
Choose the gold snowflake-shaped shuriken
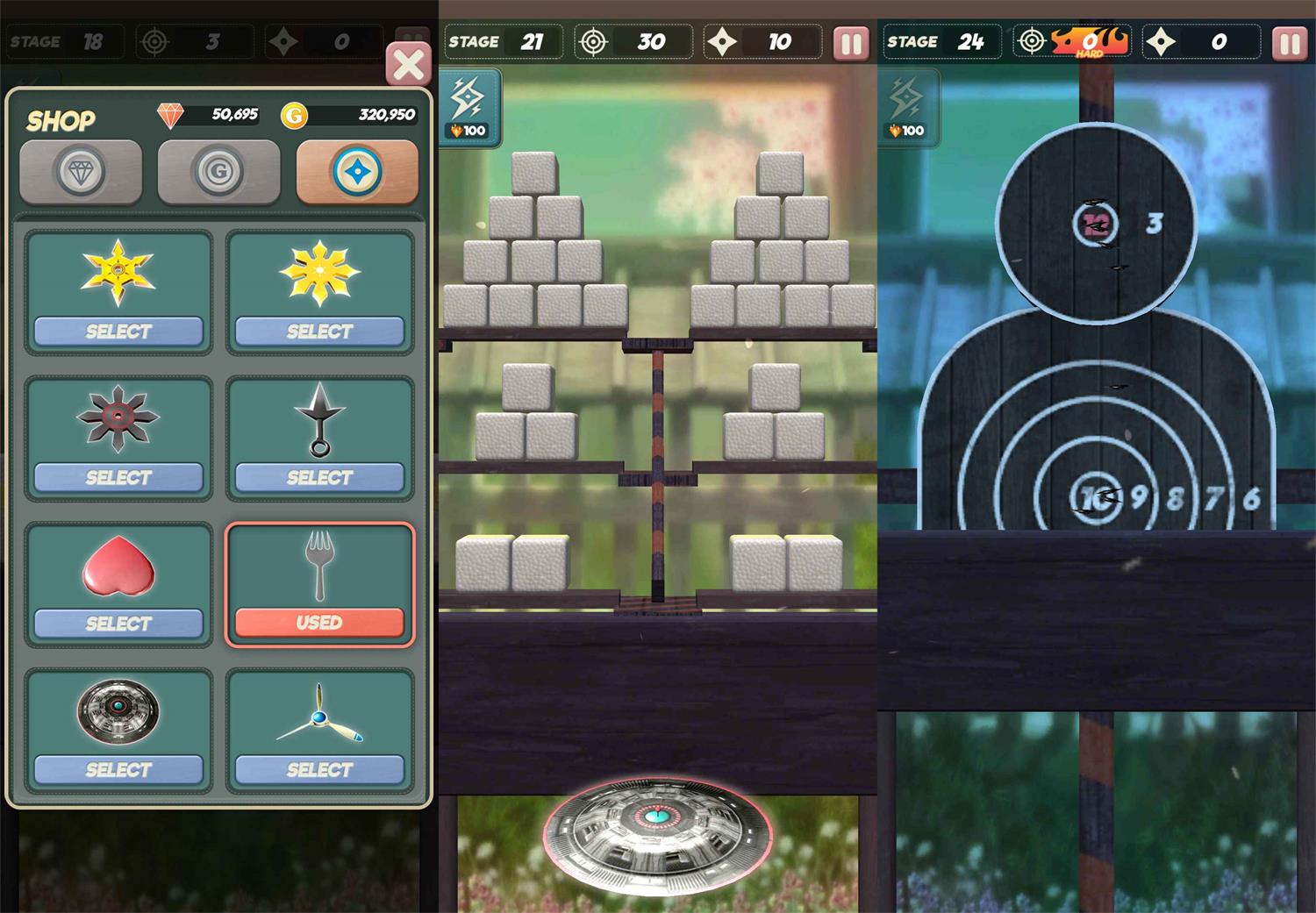pos(319,332)
